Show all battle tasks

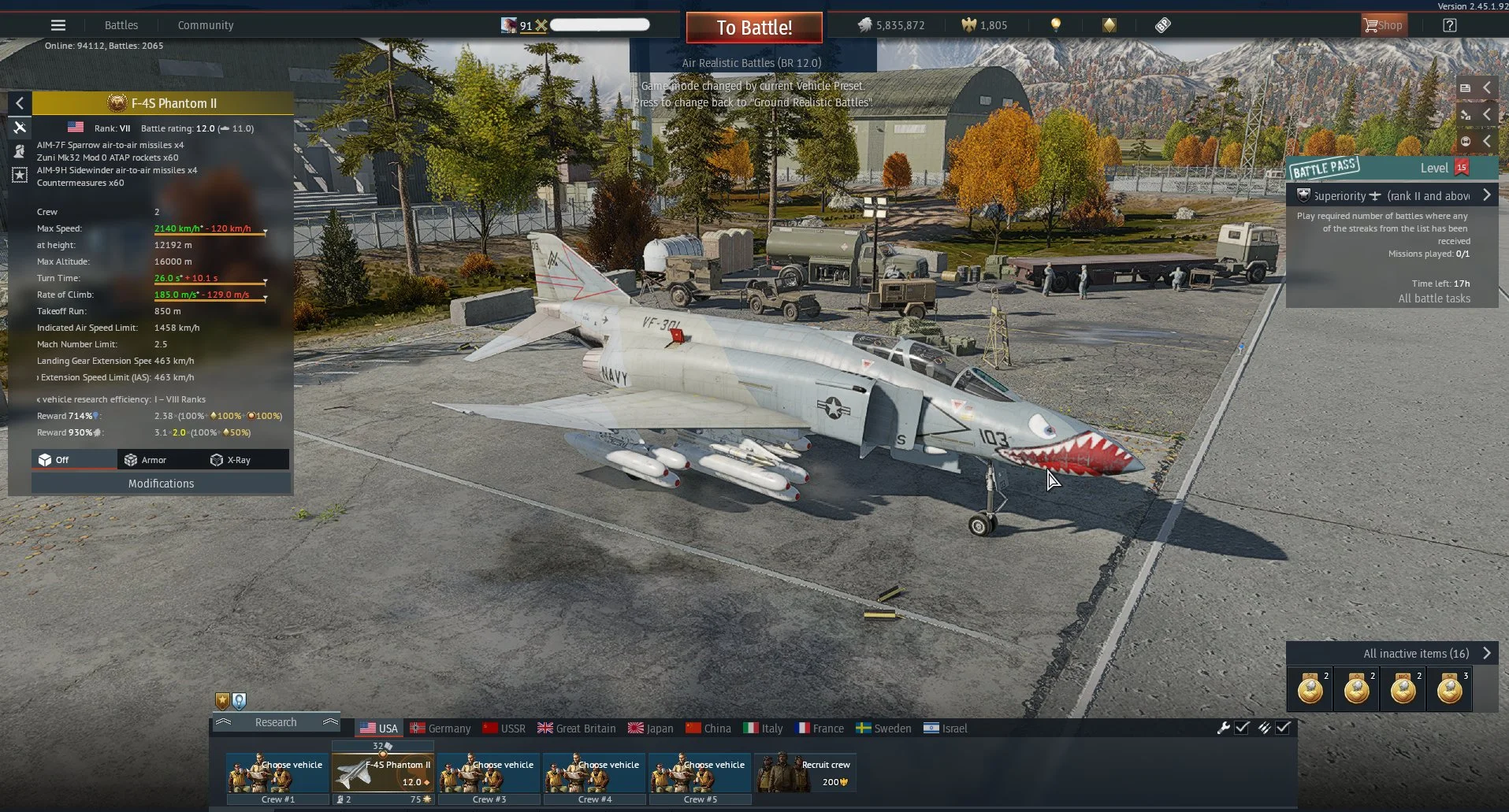click(1434, 298)
